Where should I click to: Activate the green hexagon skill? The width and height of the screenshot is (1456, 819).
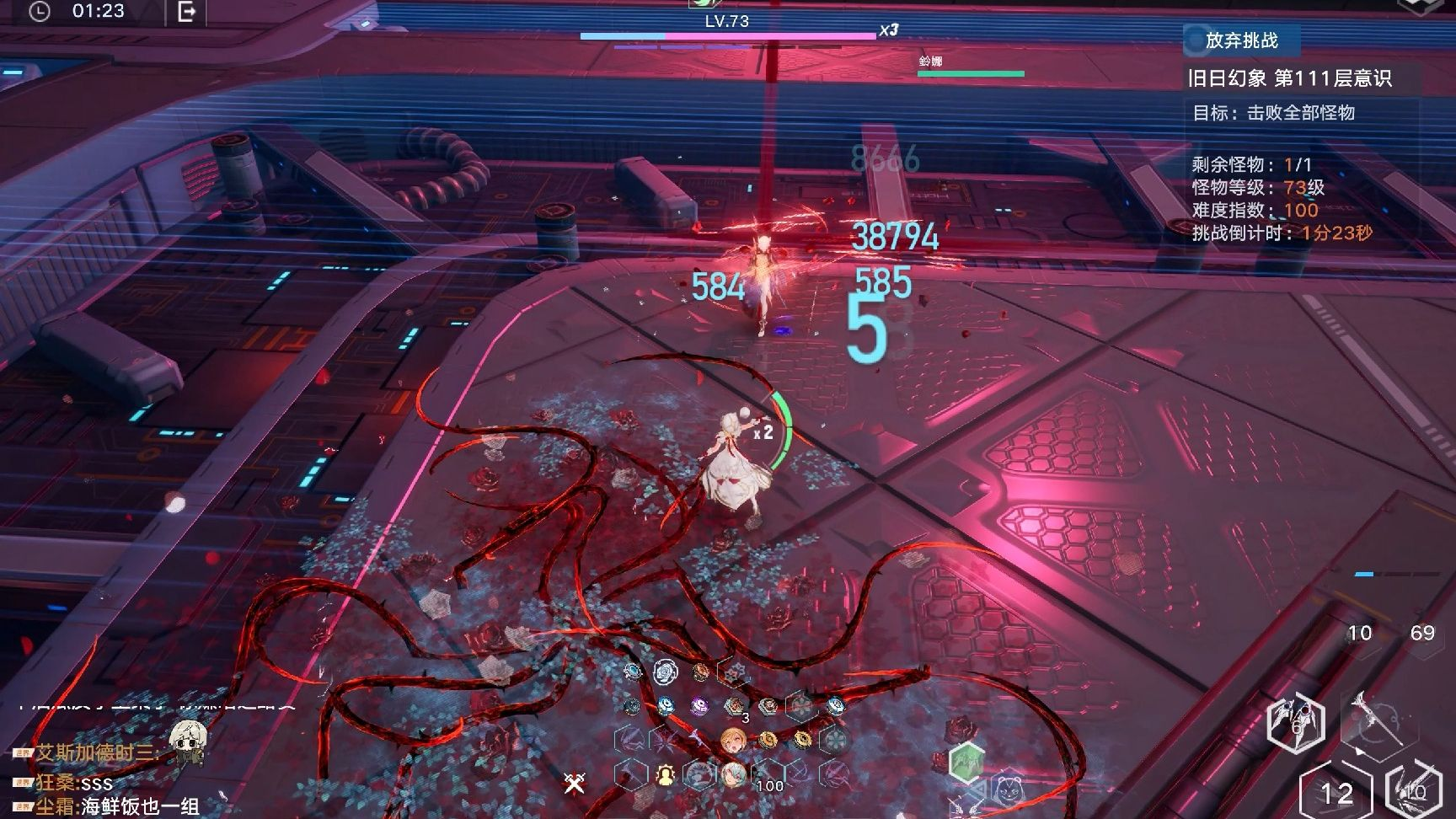tap(966, 762)
